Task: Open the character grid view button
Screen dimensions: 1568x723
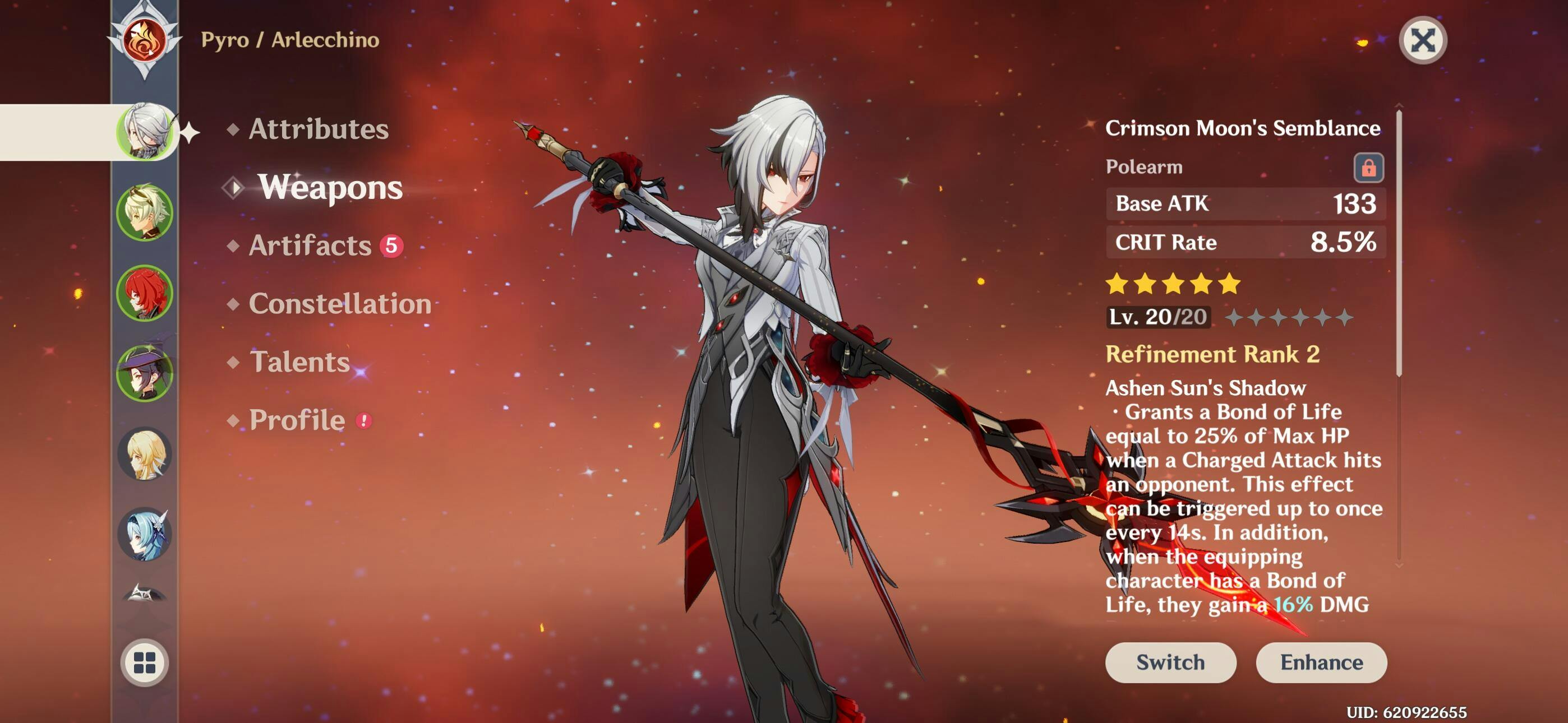Action: (x=145, y=662)
